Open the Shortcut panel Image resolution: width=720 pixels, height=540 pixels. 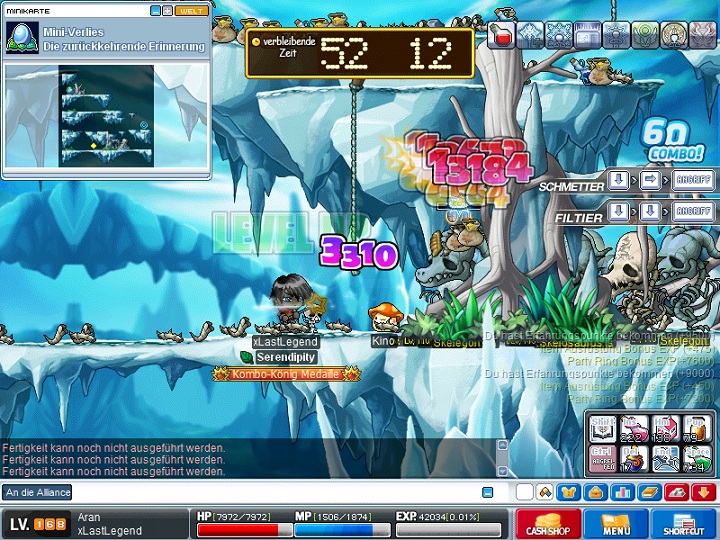pyautogui.click(x=683, y=524)
